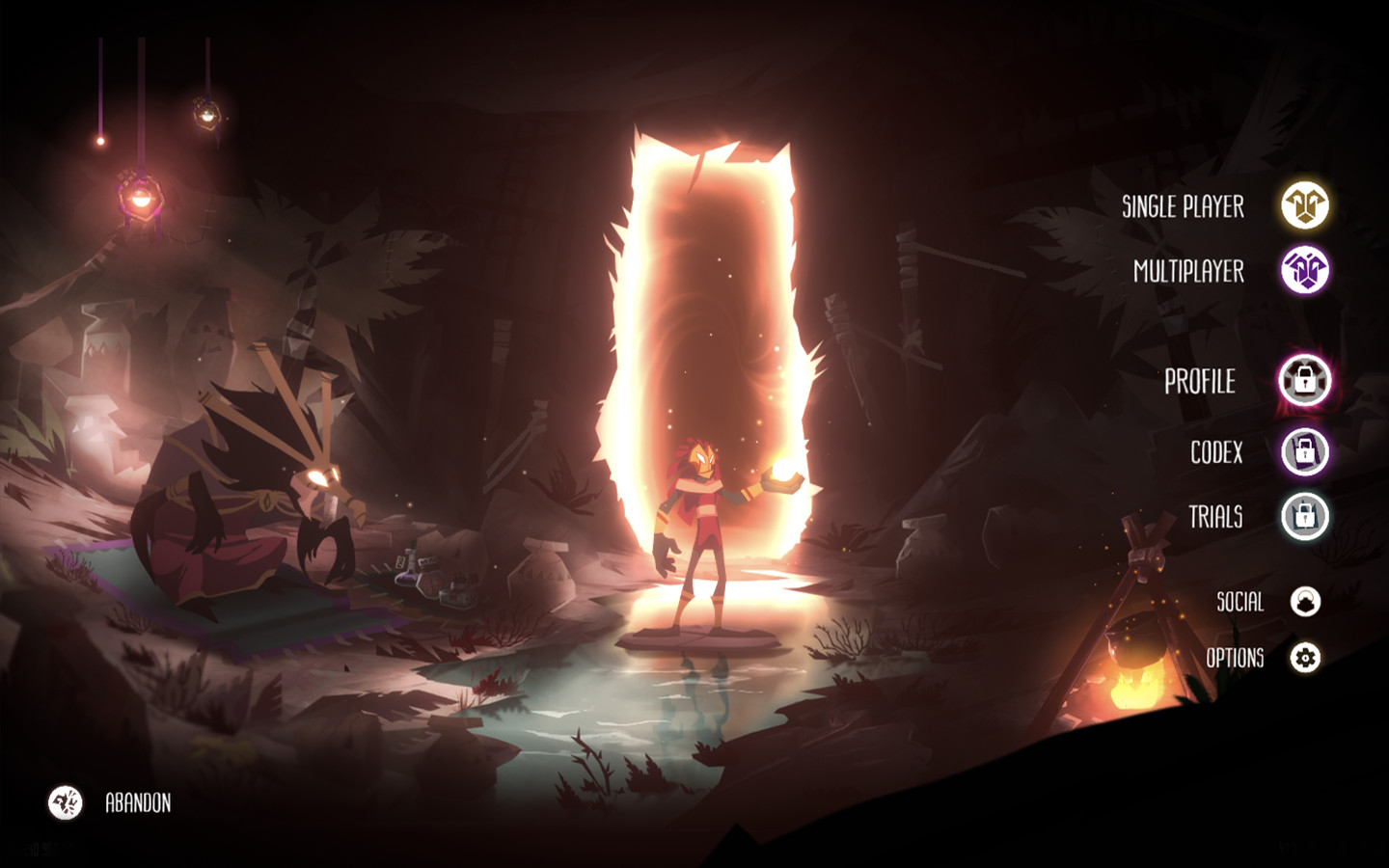Screen dimensions: 1389x868
Task: Click the purple Multiplayer mask icon
Action: click(1307, 271)
